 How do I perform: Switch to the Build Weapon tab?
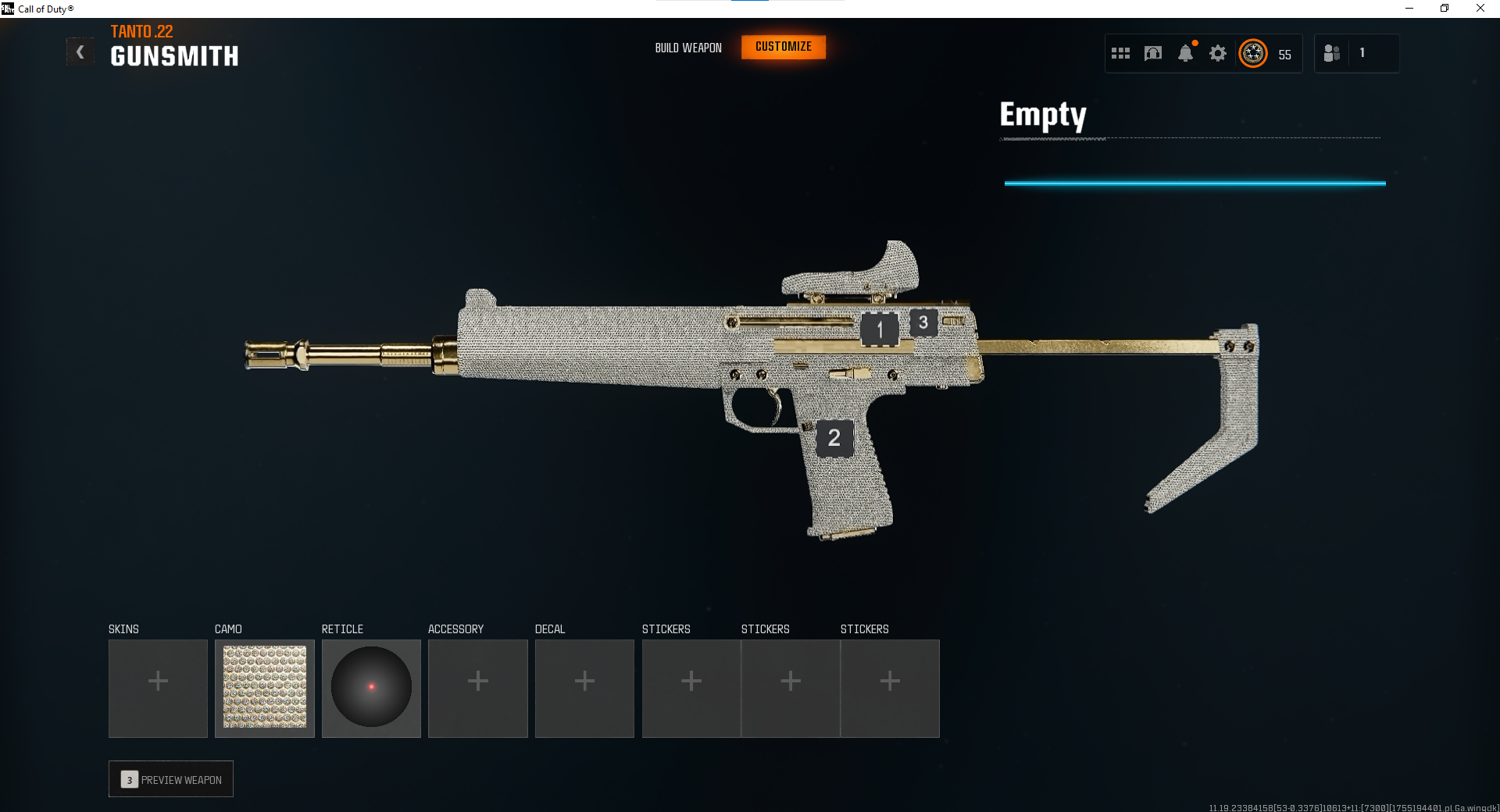click(688, 48)
